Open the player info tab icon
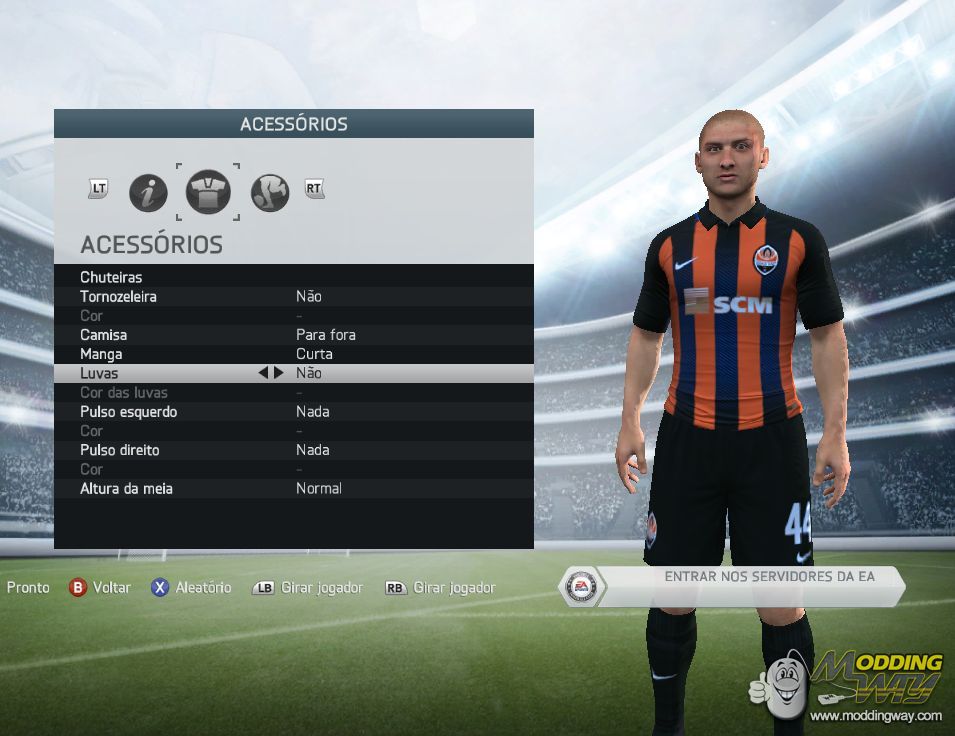 pos(148,192)
